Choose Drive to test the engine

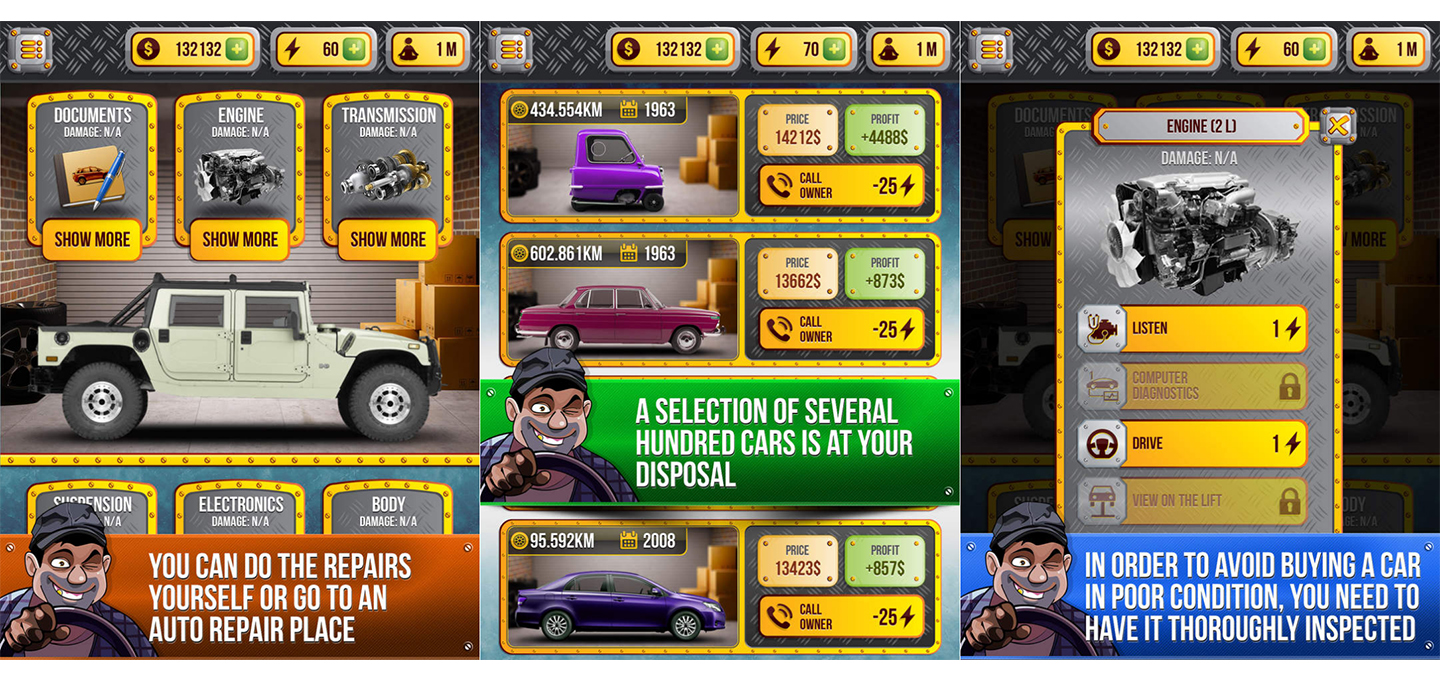(x=1192, y=444)
